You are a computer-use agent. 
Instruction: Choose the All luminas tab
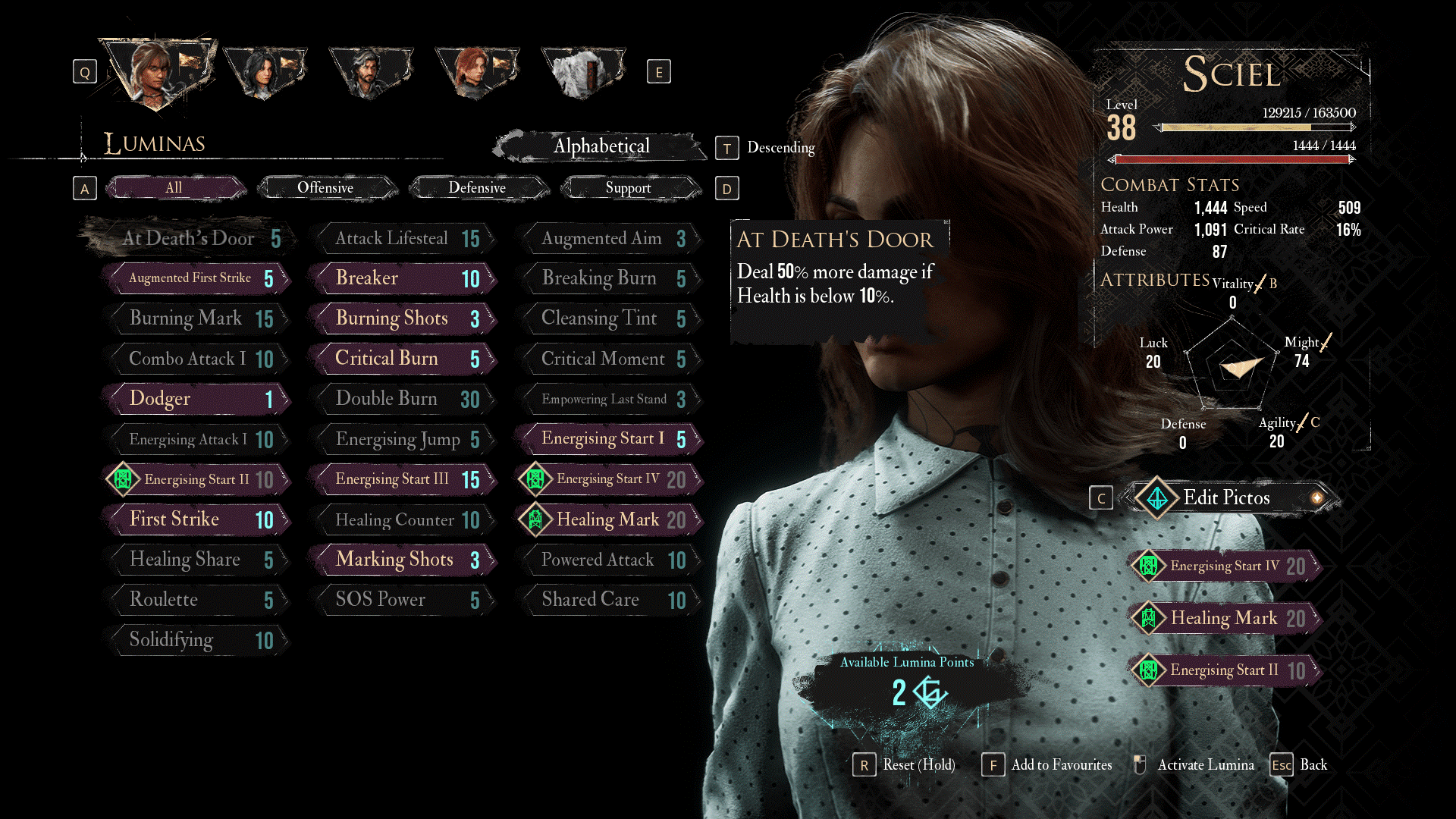(174, 188)
